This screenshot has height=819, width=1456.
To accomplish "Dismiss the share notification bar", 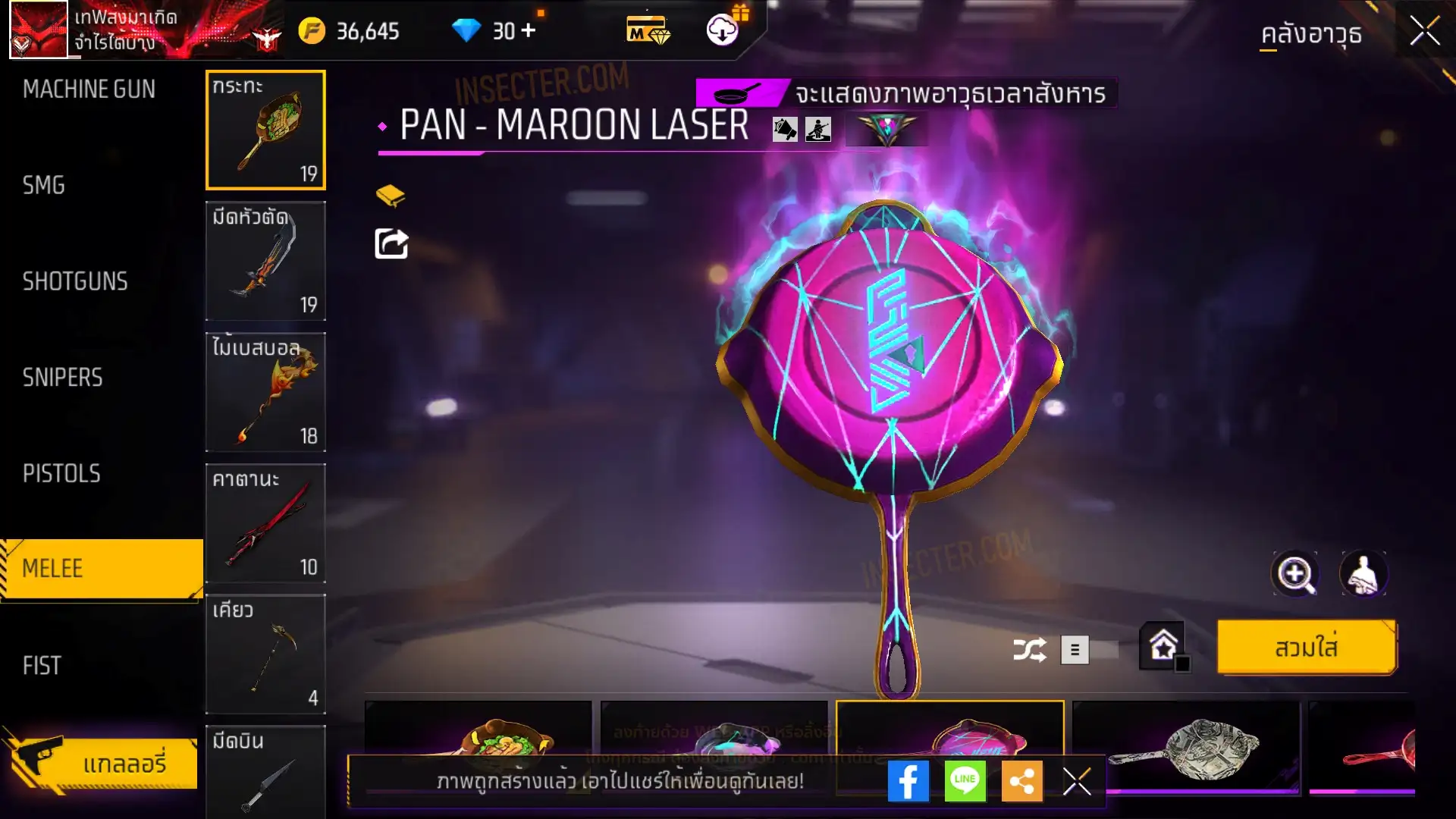I will click(x=1076, y=781).
